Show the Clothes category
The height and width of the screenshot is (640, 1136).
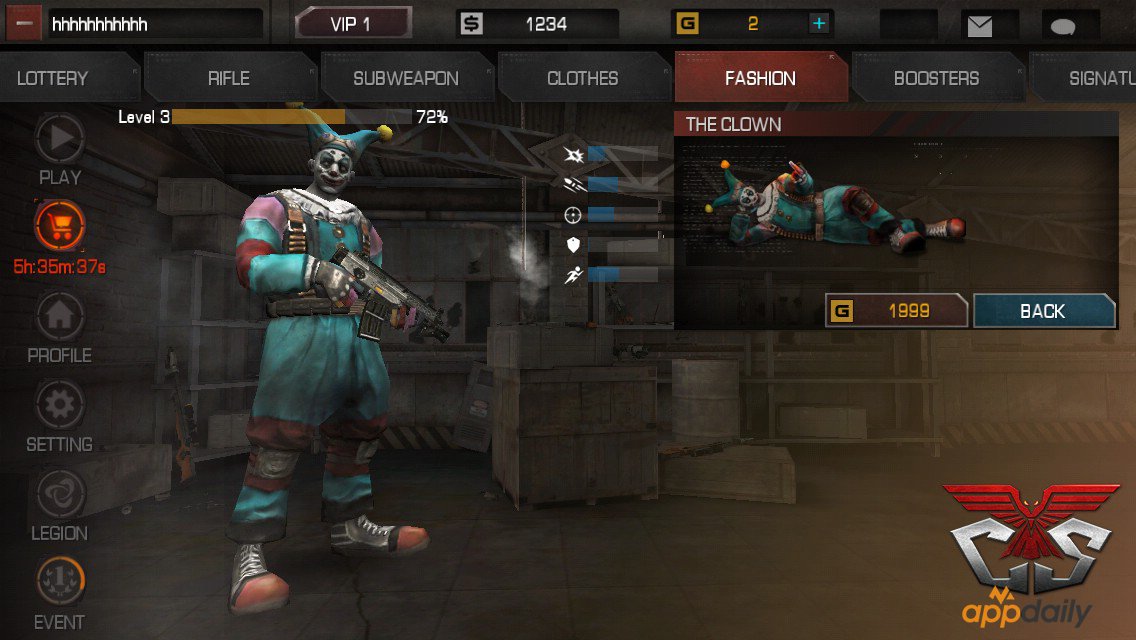click(x=583, y=78)
